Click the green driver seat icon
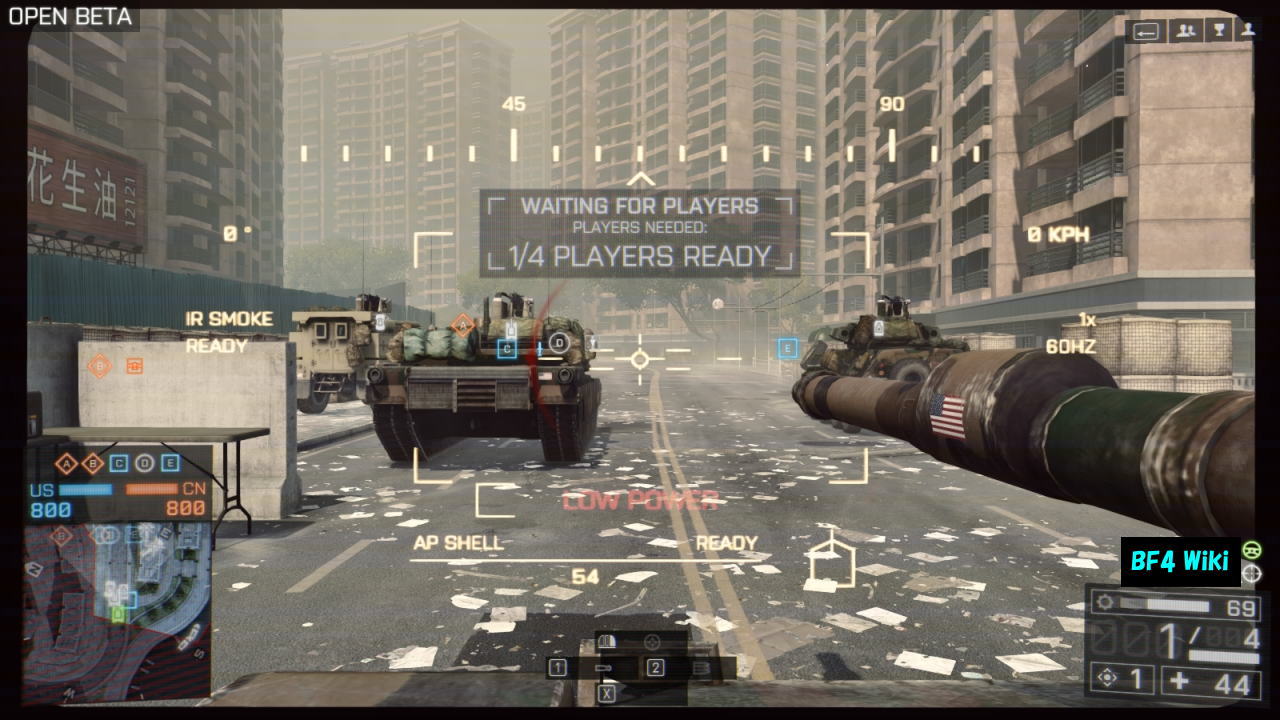The width and height of the screenshot is (1280, 720). 1251,550
